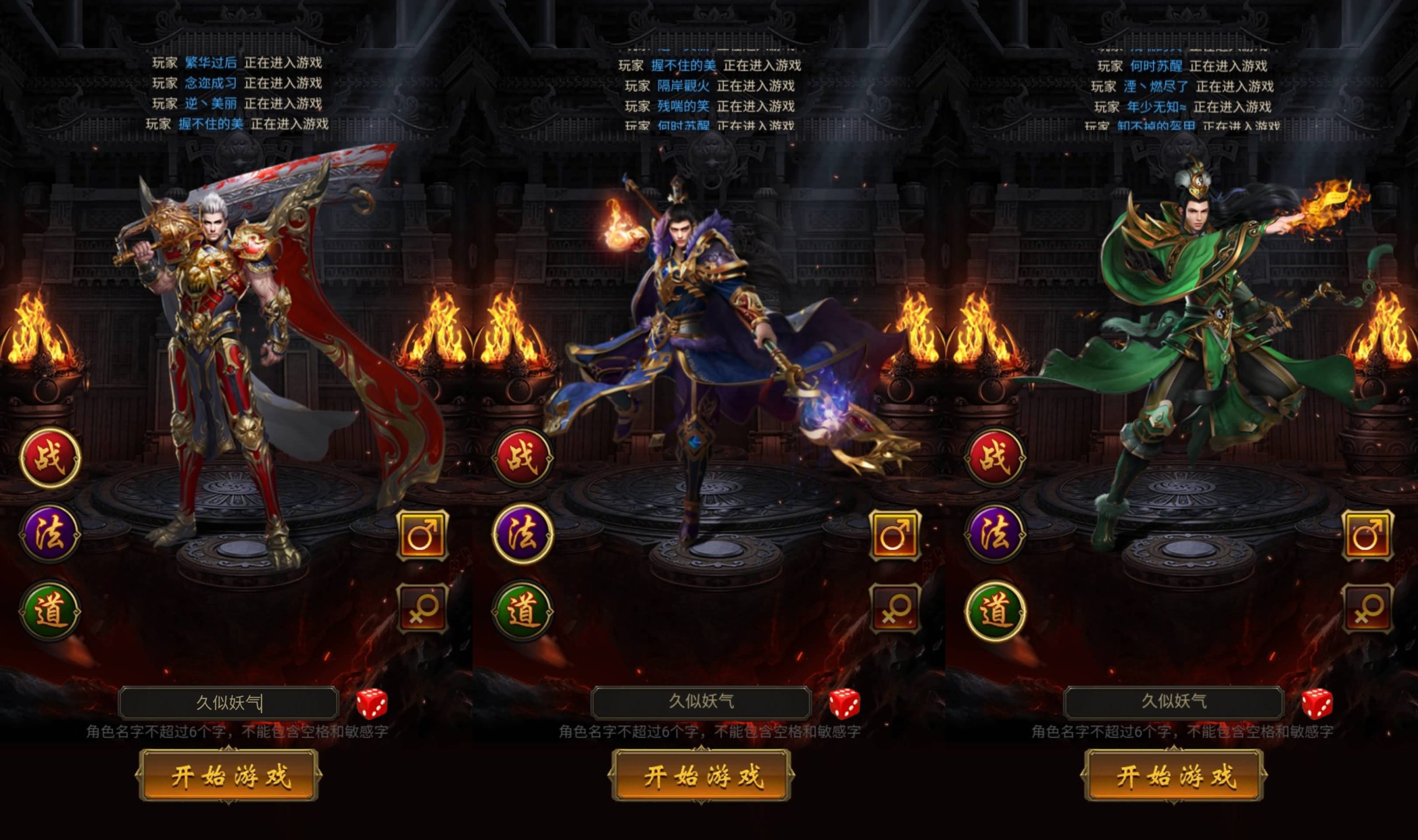Screen dimensions: 1418x840
Task: Click name field under the blue-robed mage
Action: (701, 702)
